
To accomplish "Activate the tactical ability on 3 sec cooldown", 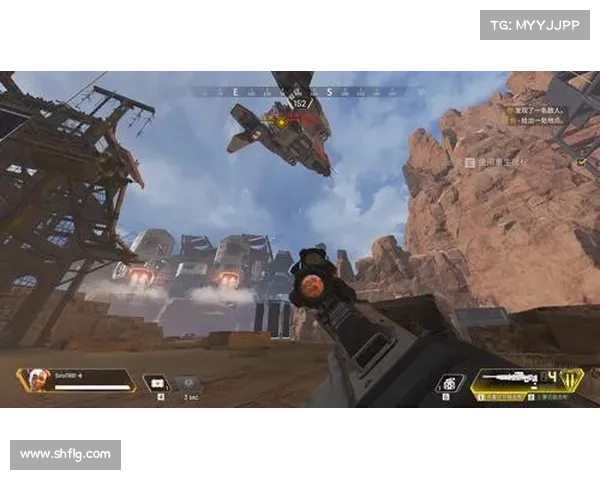I will click(188, 383).
